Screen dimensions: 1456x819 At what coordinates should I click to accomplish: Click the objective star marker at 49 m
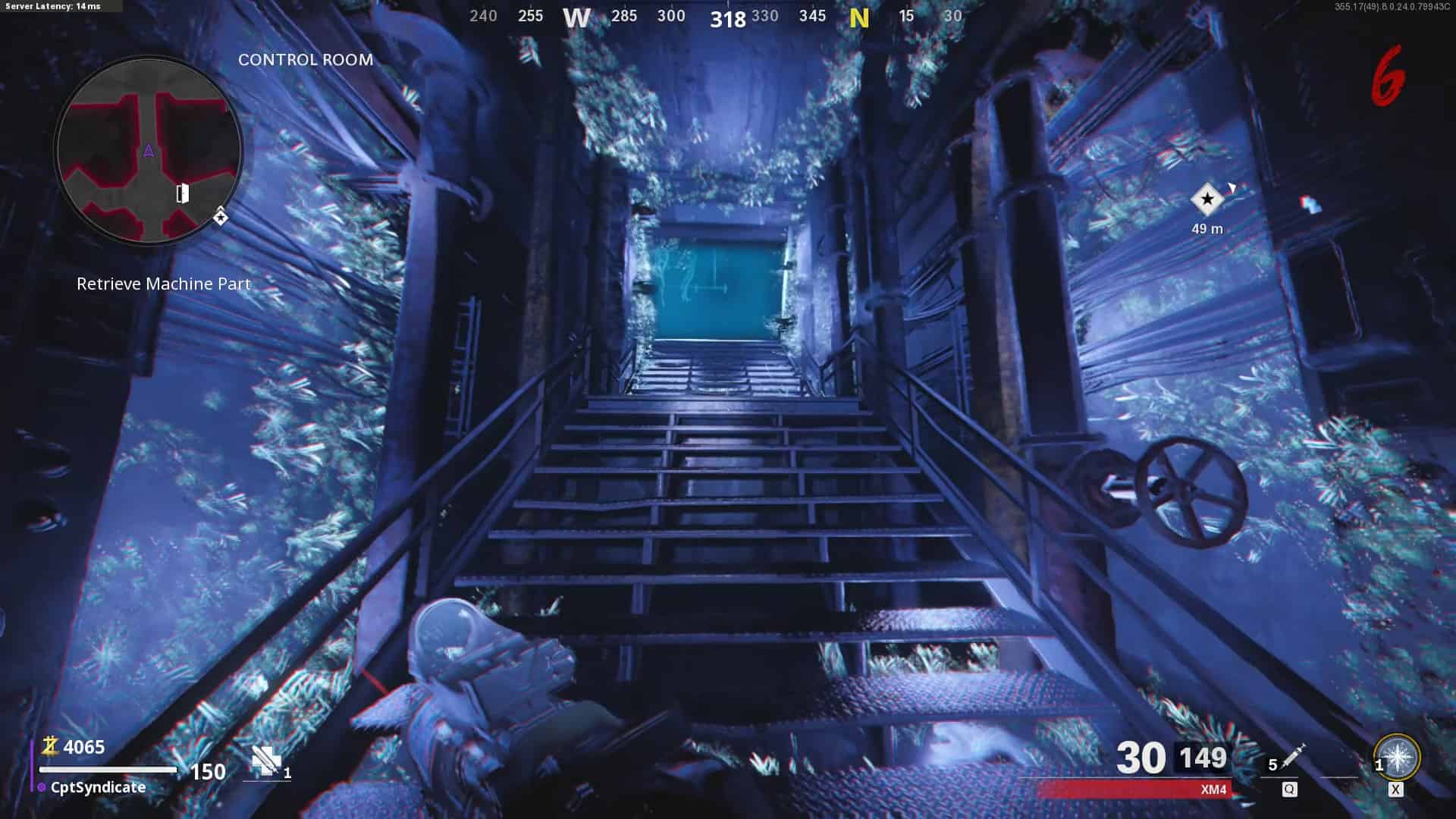coord(1207,200)
